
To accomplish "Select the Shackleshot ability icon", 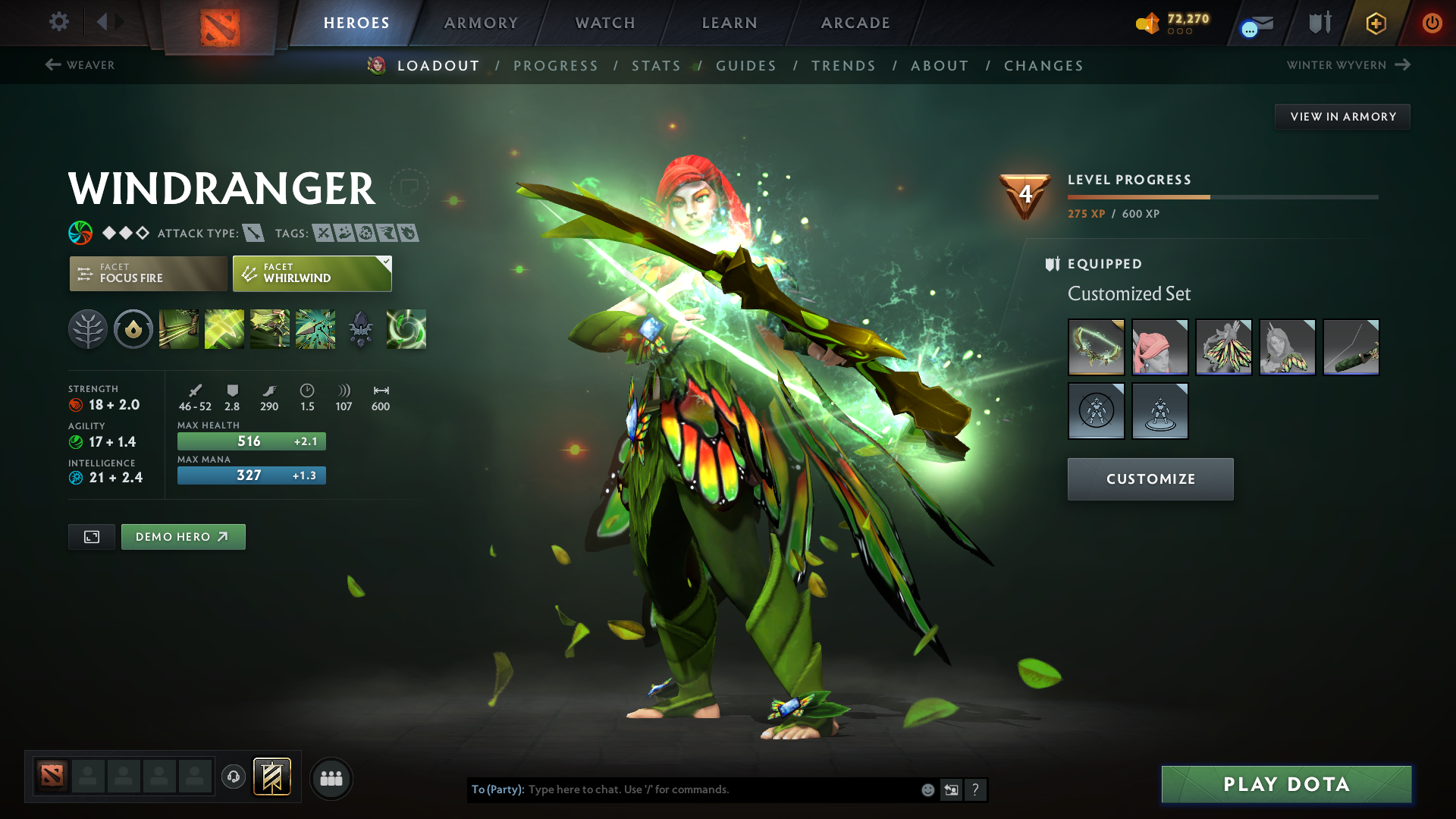I will 178,329.
